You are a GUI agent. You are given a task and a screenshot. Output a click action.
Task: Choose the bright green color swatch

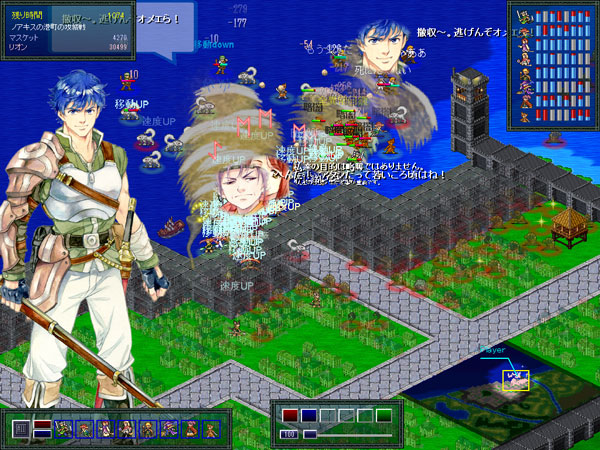click(384, 415)
